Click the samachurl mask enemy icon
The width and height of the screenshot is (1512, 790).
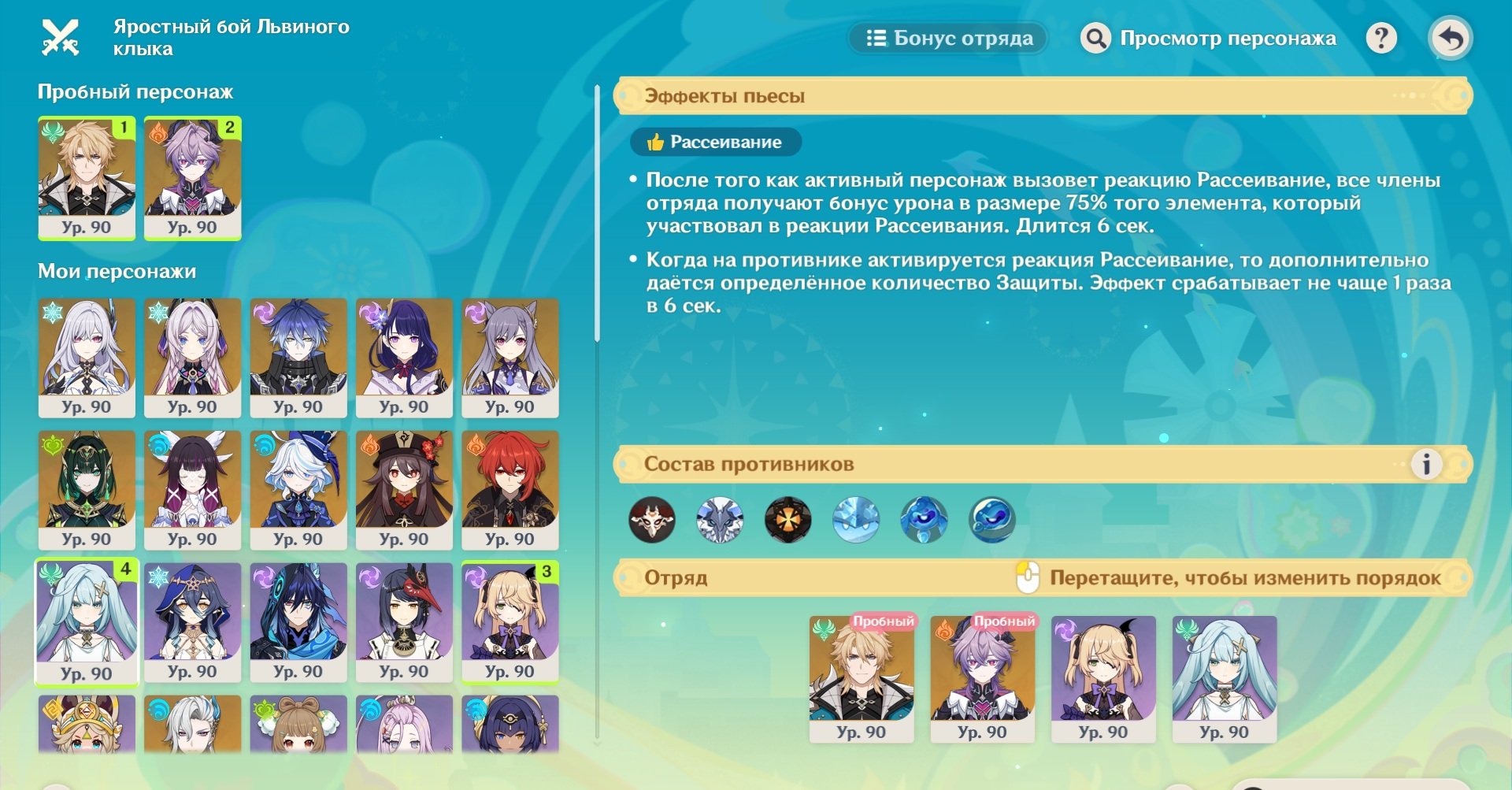pos(654,520)
